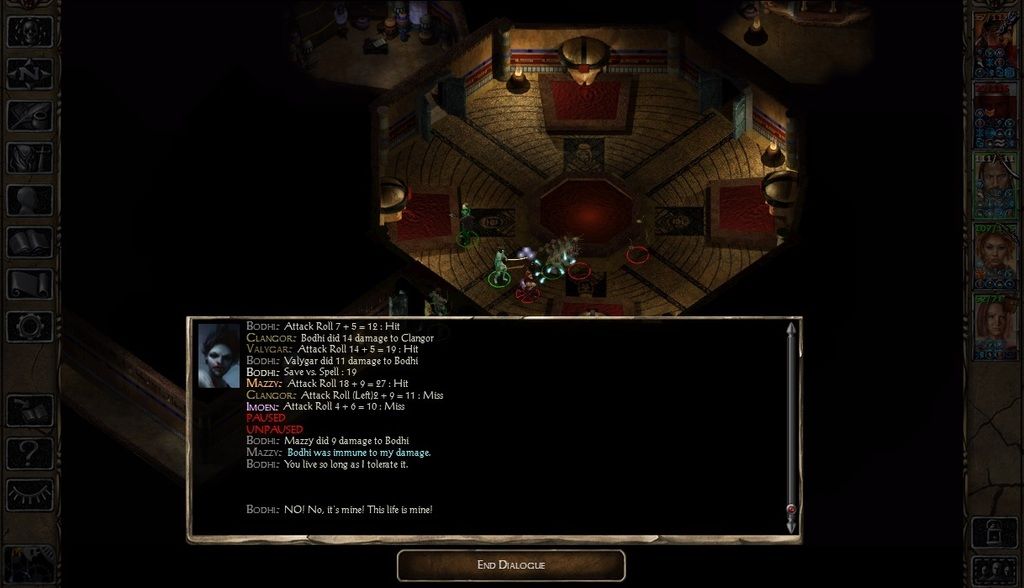Select the blonde woman's party portrait

click(x=995, y=256)
